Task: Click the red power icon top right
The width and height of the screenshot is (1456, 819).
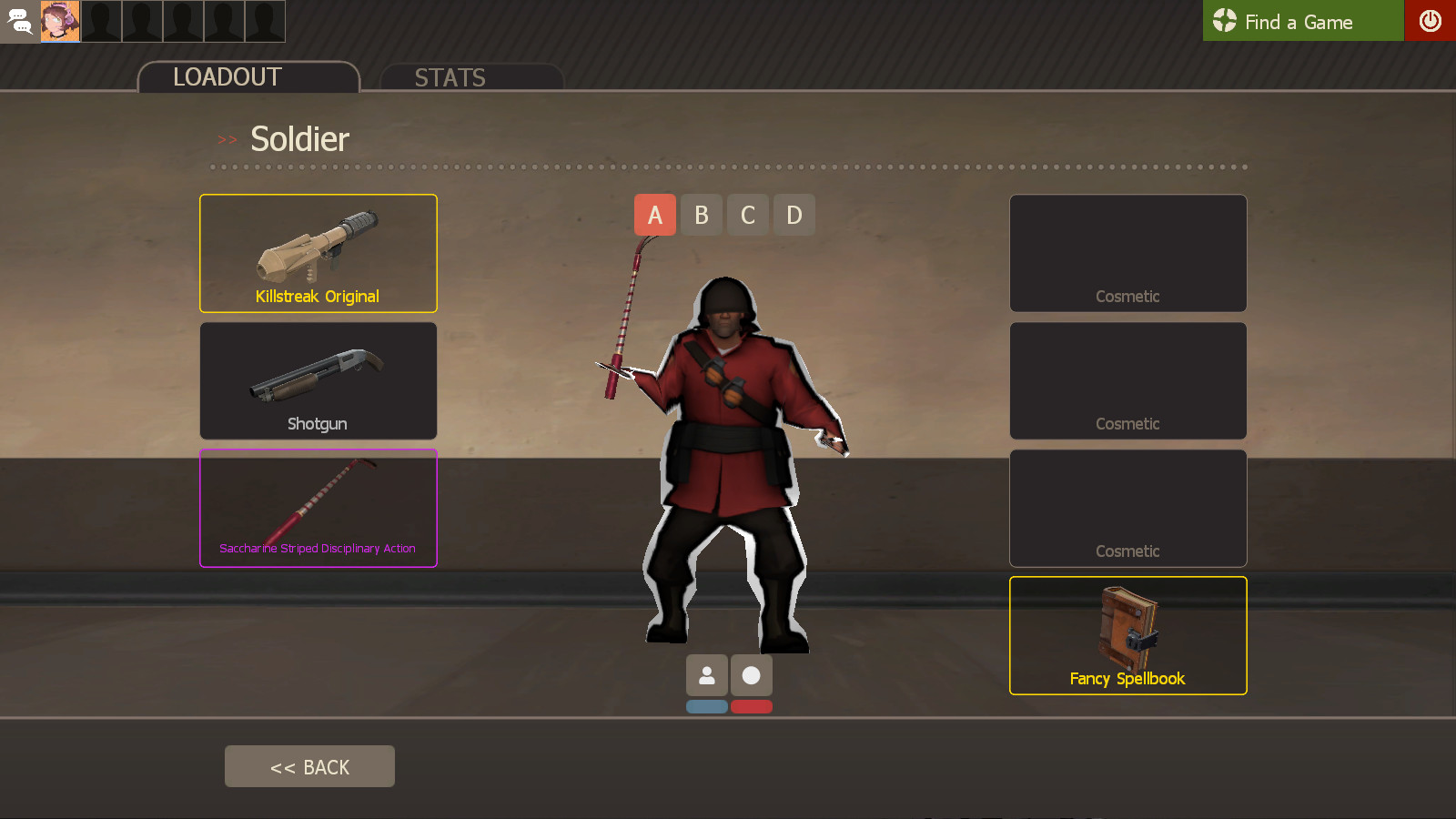Action: (x=1430, y=21)
